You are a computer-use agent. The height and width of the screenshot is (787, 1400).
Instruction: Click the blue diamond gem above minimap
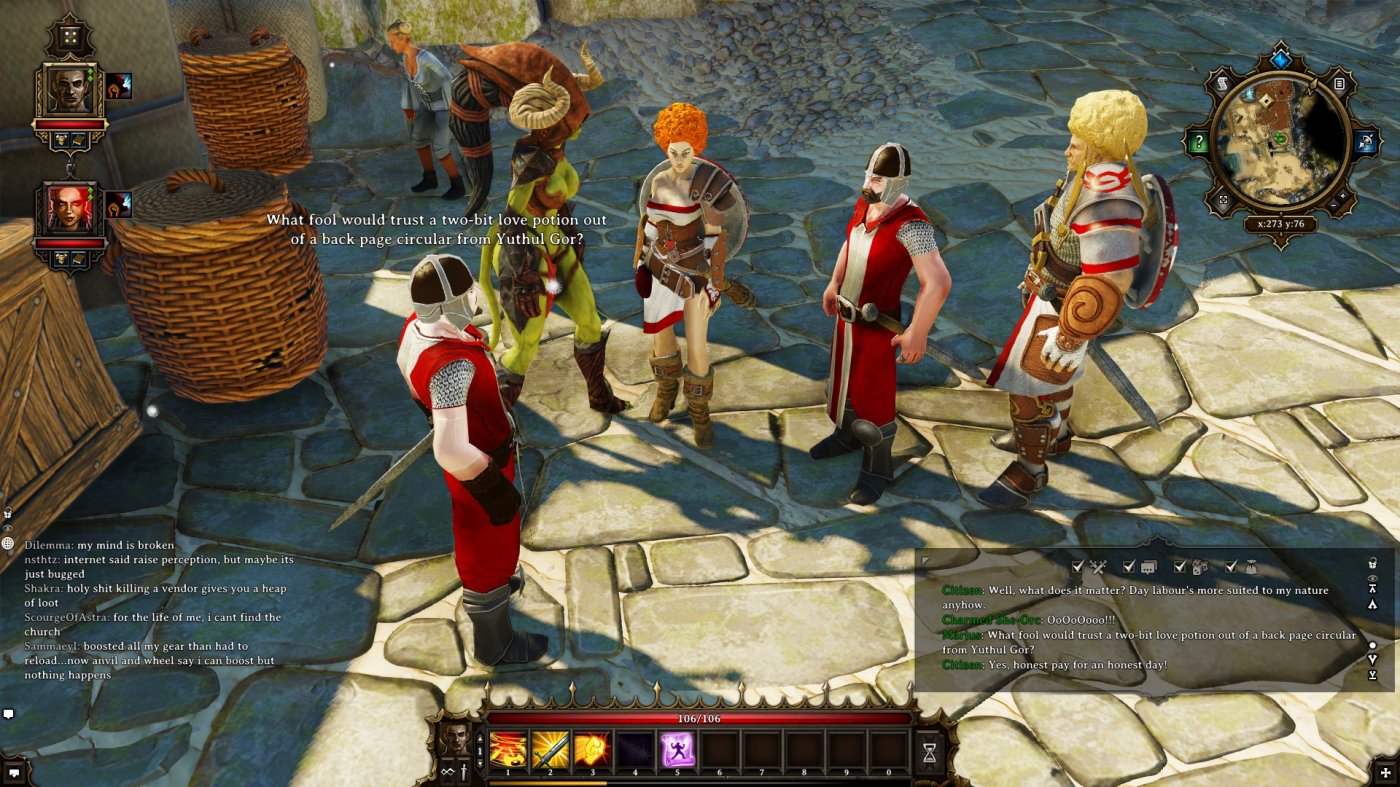click(x=1281, y=60)
